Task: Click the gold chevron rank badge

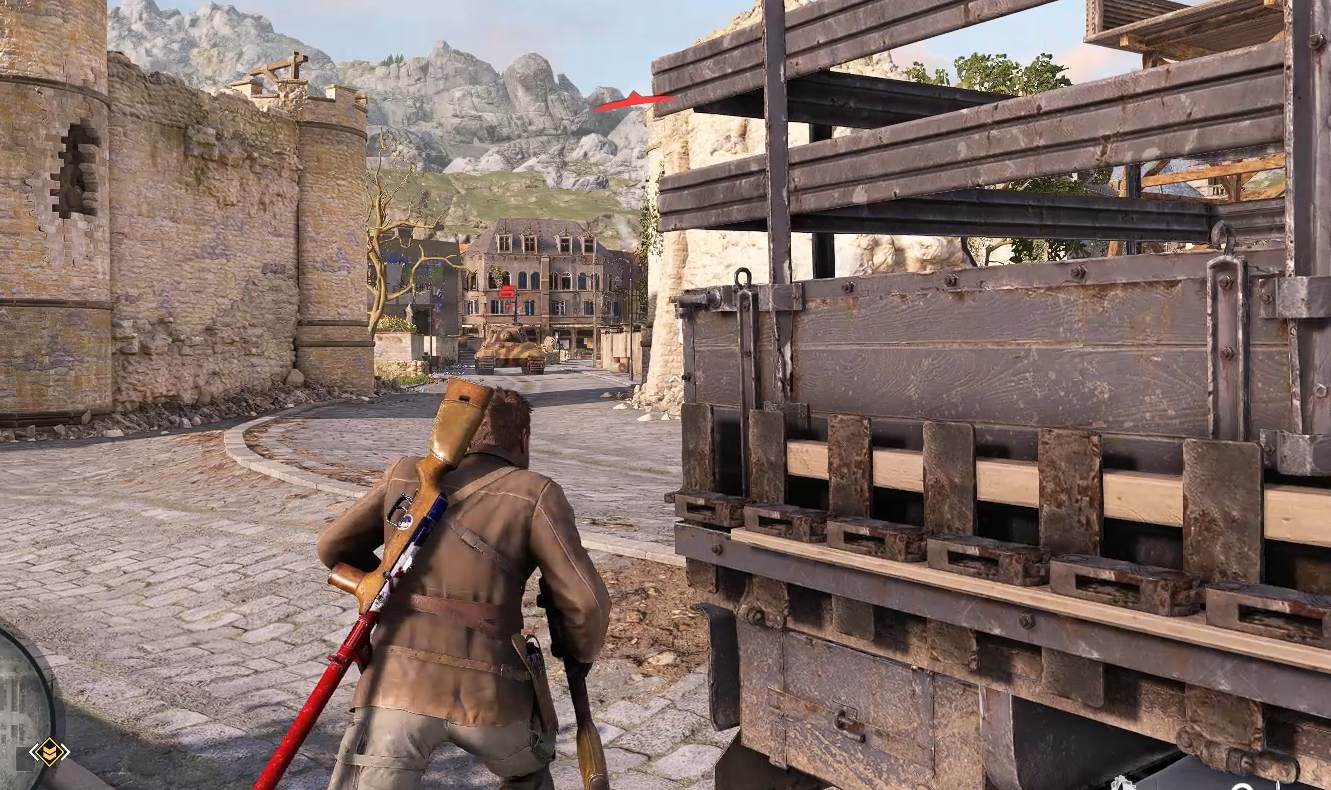Action: click(49, 752)
